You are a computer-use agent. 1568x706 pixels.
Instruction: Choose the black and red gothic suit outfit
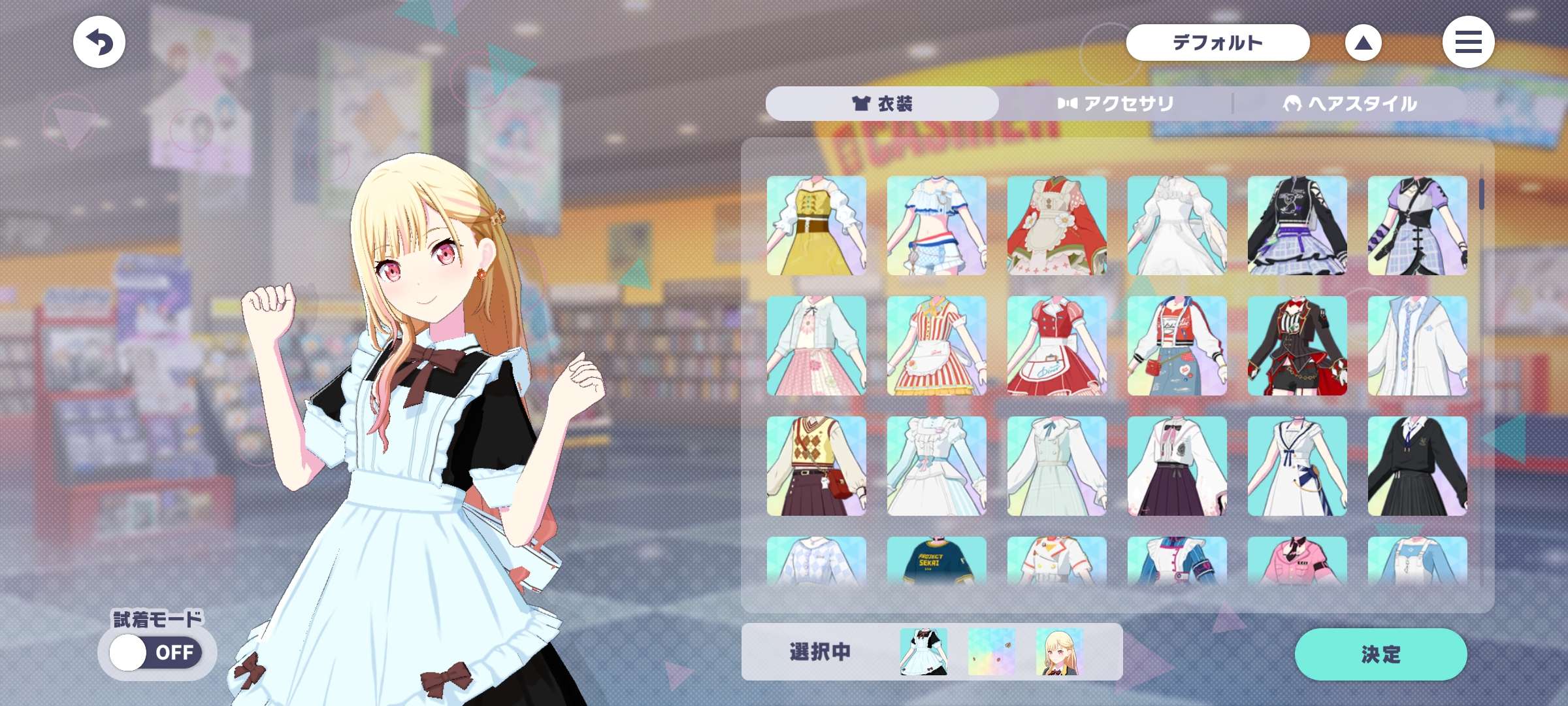pyautogui.click(x=1298, y=346)
